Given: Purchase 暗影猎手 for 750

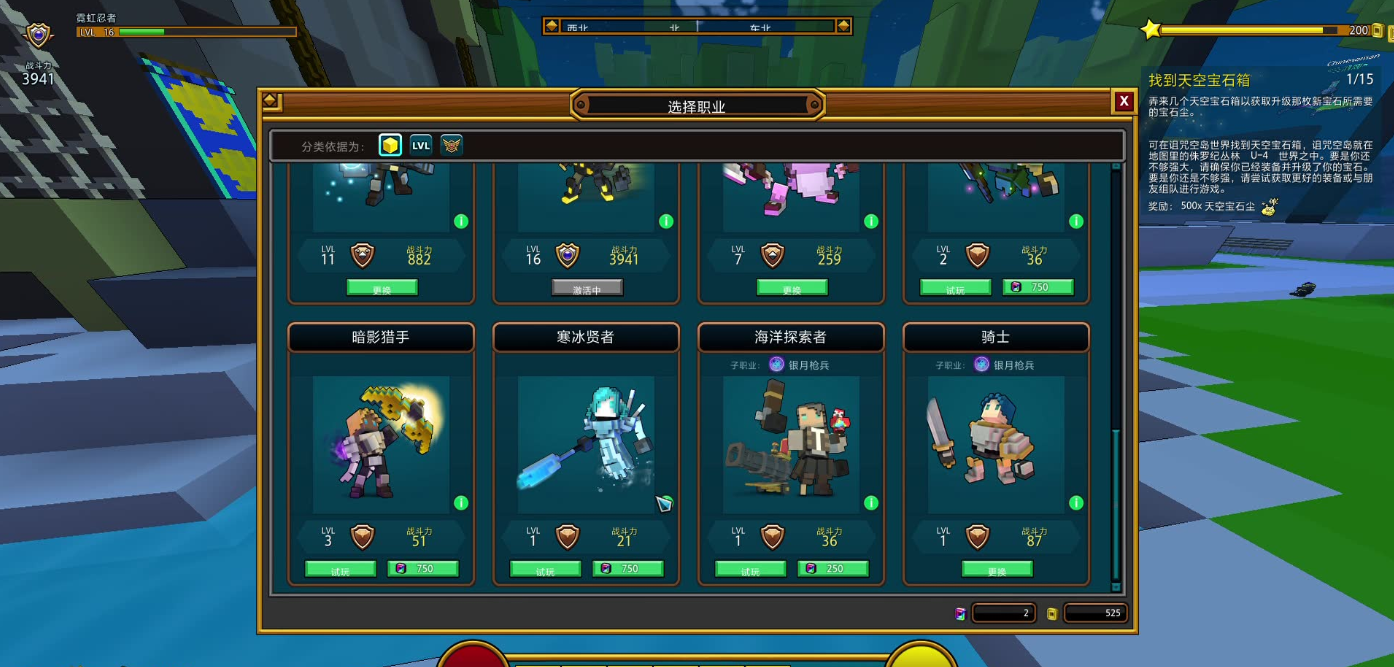Looking at the screenshot, I should (423, 569).
